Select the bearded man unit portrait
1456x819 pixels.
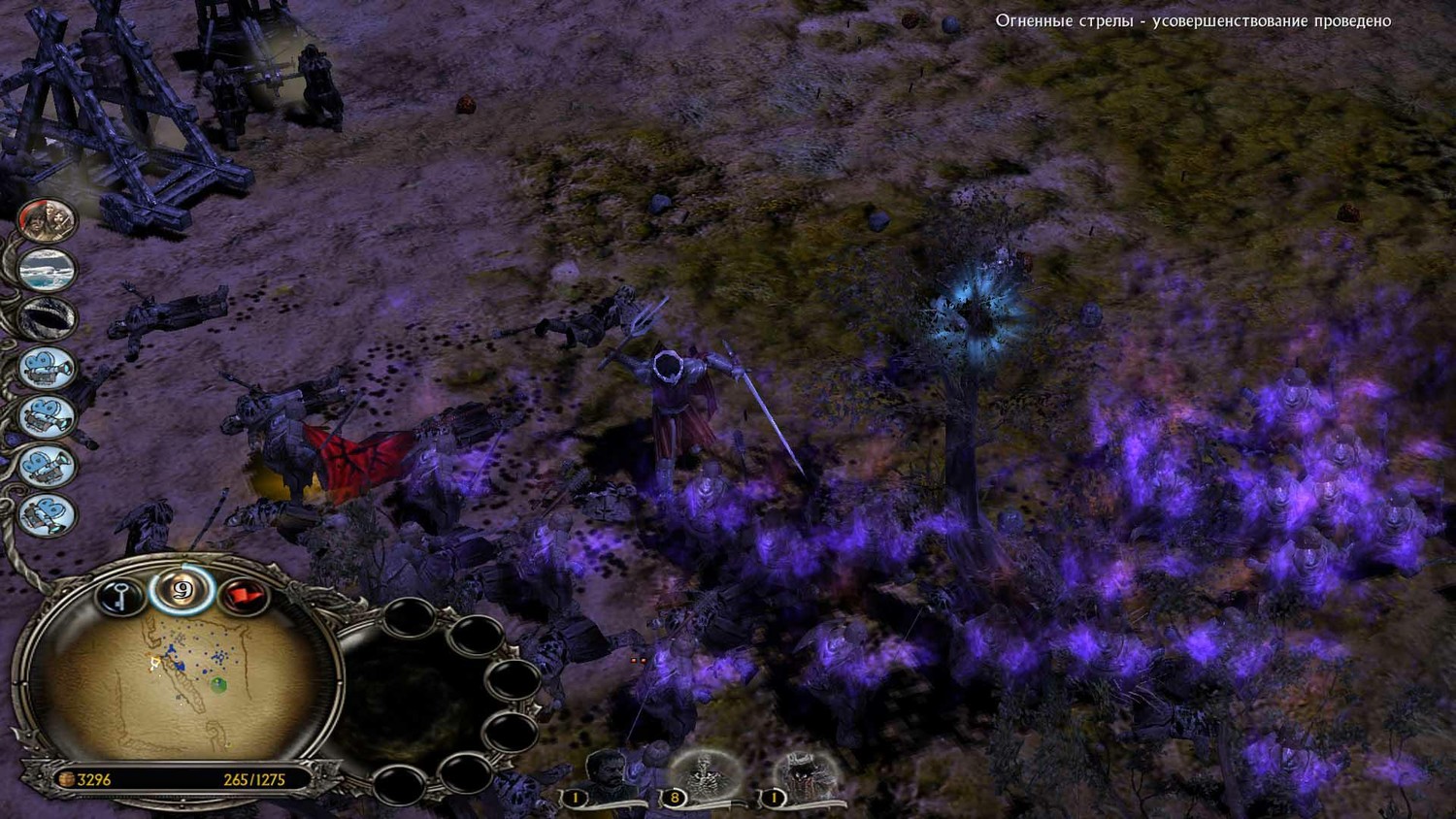point(606,773)
